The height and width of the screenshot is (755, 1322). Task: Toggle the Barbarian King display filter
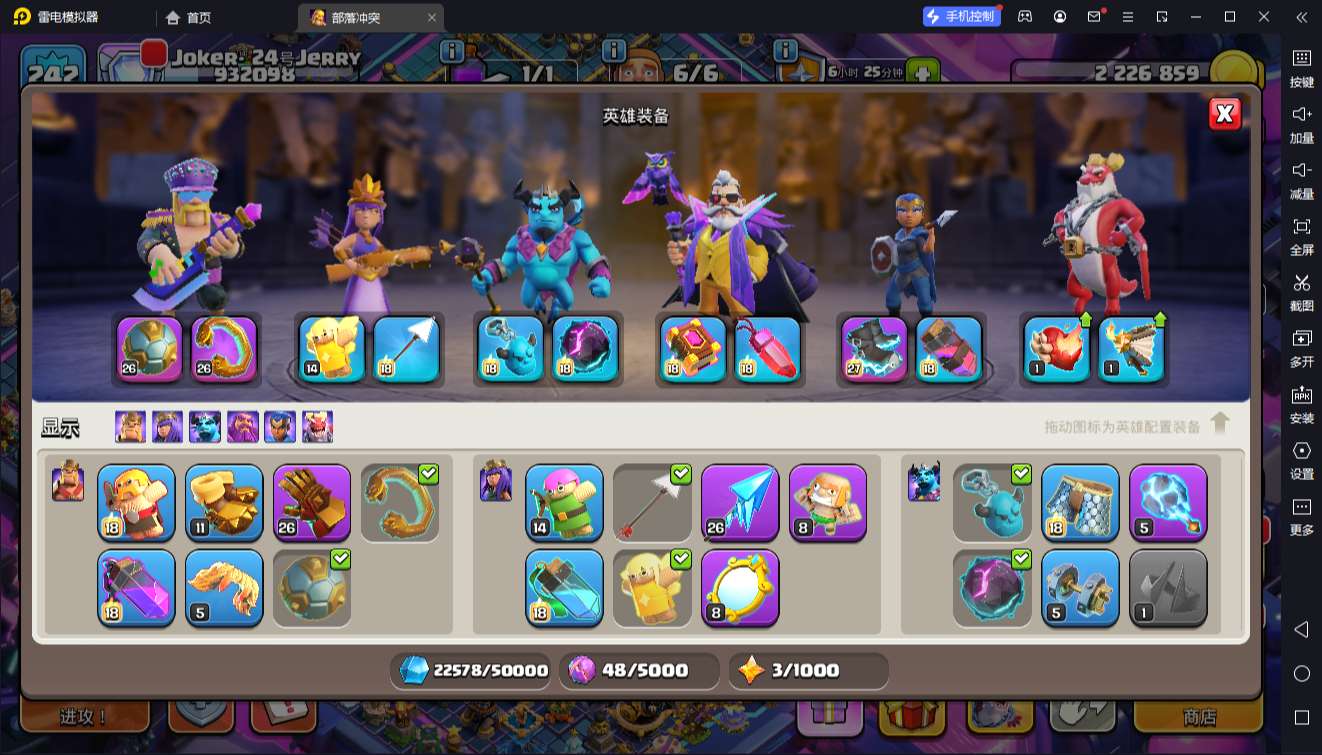(130, 427)
